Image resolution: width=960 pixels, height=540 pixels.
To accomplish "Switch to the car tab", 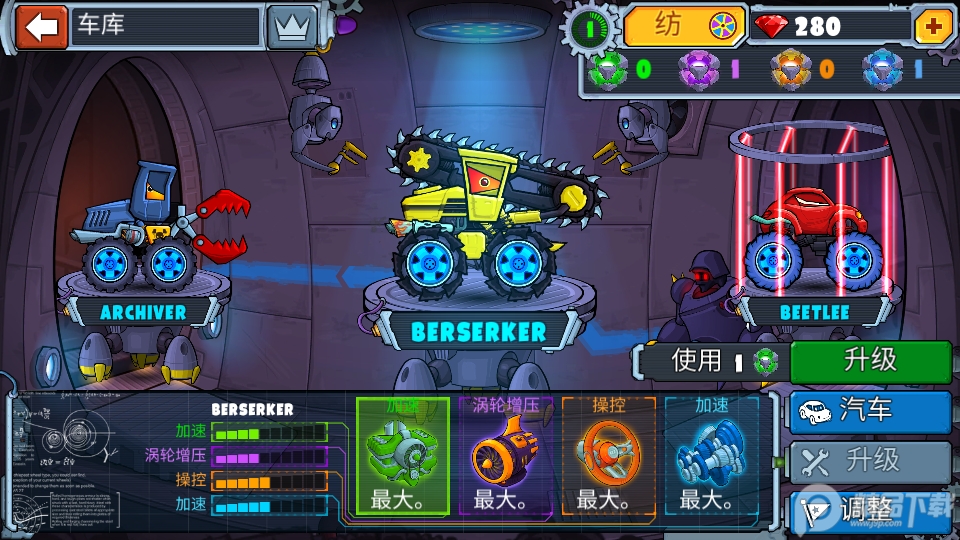I will click(x=870, y=411).
